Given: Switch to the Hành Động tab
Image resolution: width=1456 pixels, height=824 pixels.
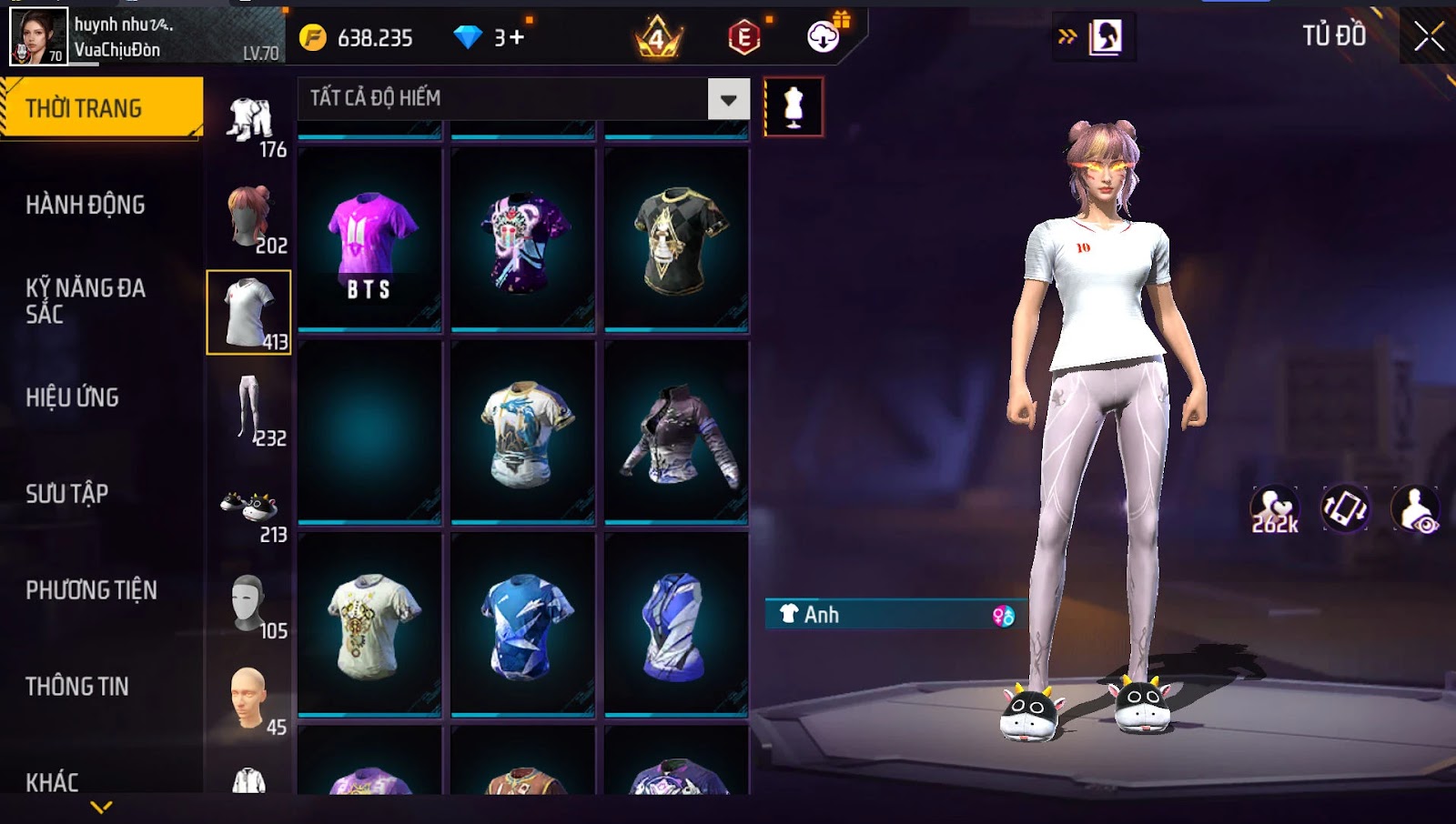Looking at the screenshot, I should point(86,206).
